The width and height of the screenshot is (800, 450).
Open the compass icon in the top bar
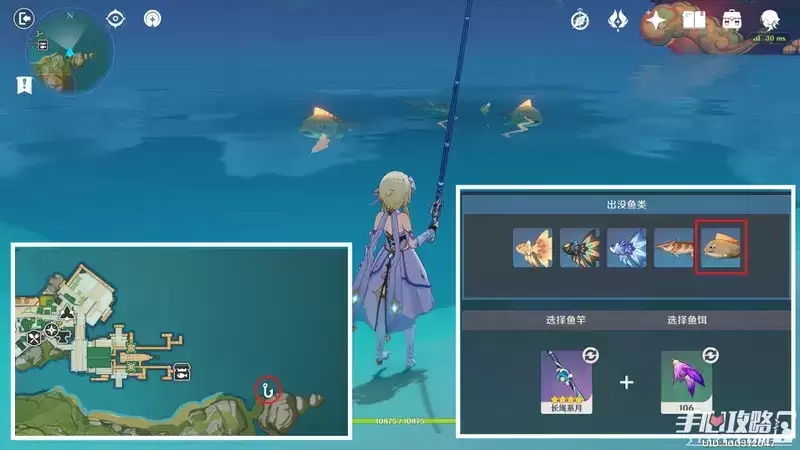tap(580, 20)
